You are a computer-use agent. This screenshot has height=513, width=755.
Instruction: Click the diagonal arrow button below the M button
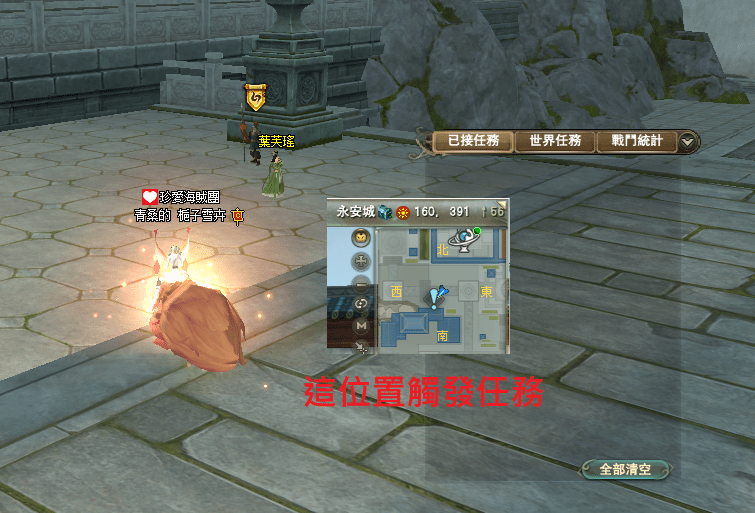point(362,345)
